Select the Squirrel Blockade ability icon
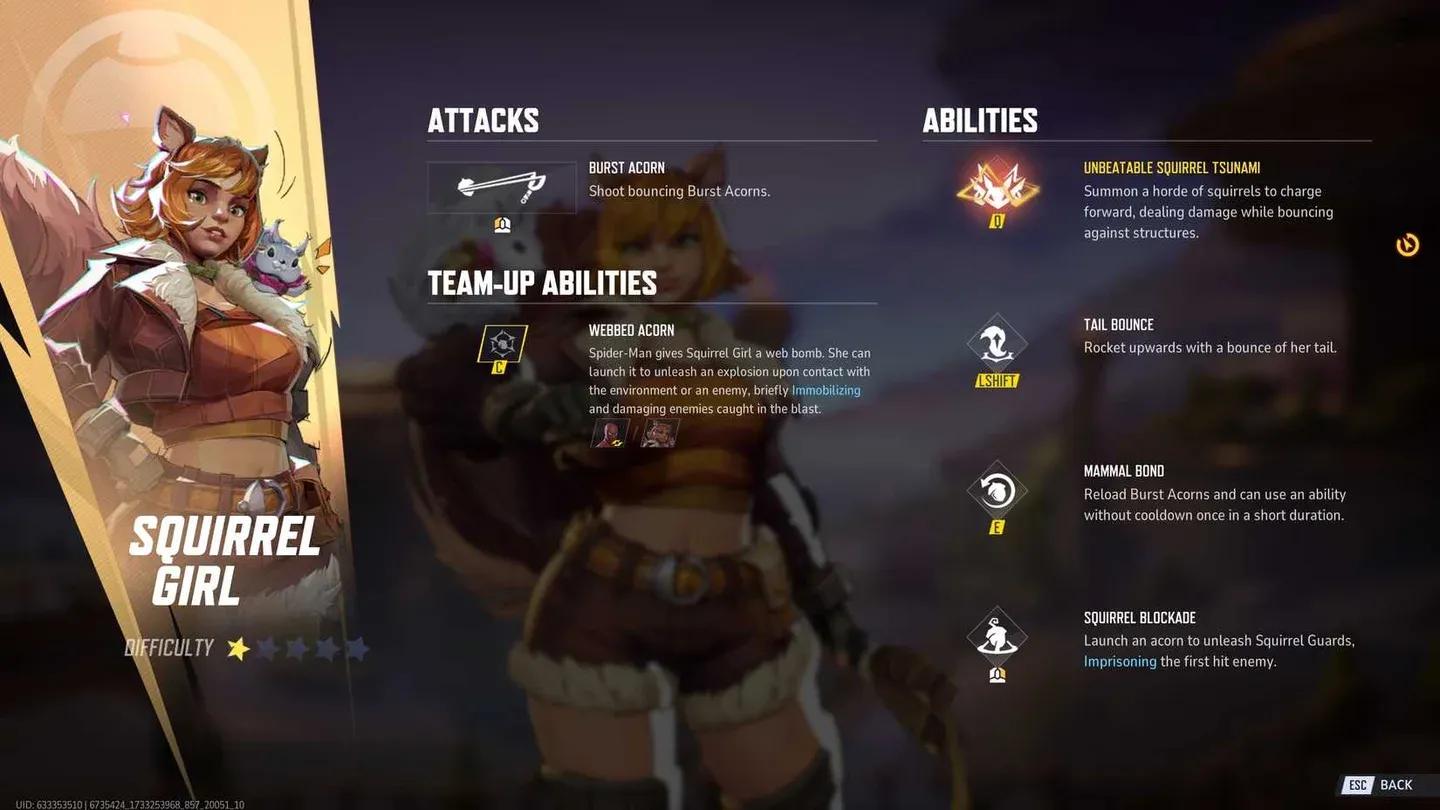This screenshot has height=810, width=1440. (x=996, y=636)
